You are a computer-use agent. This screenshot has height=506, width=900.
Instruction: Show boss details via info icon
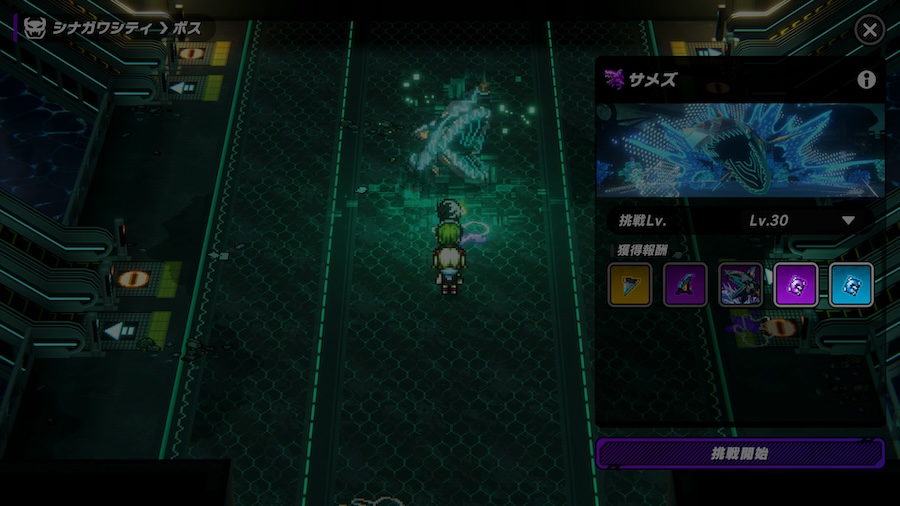pos(866,80)
